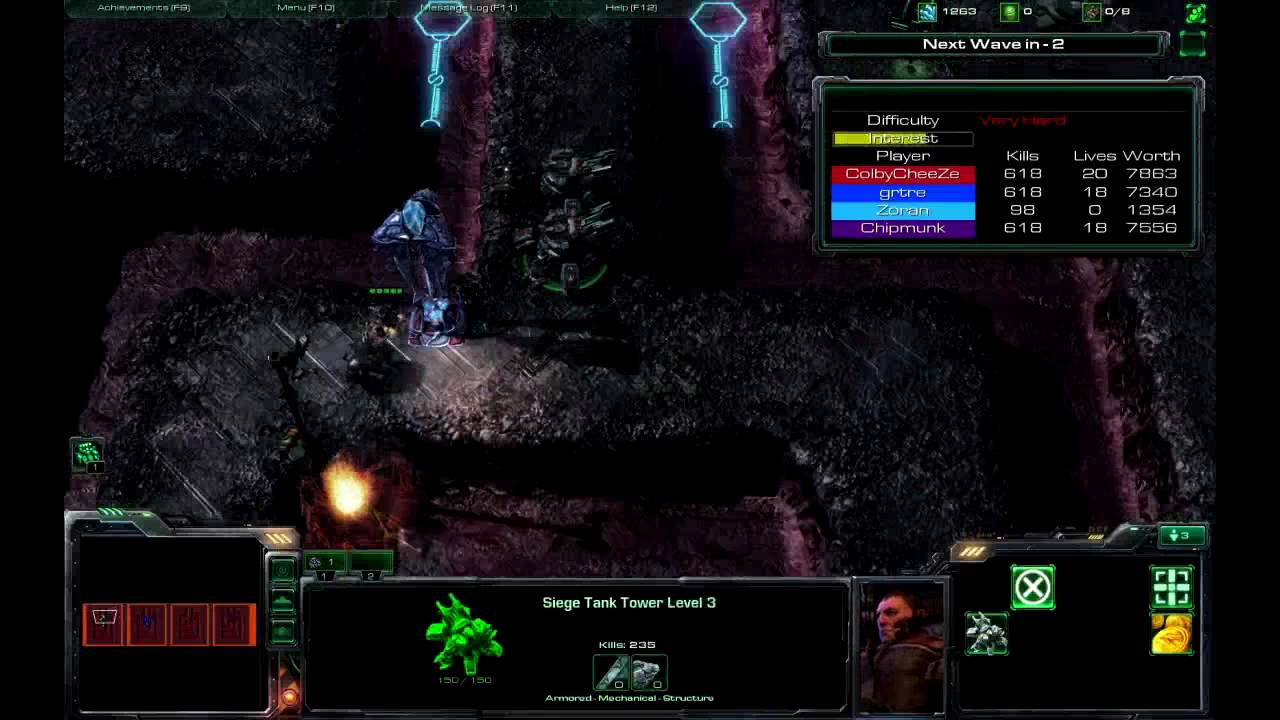Screen dimensions: 1280x720
Task: Activate the Stop command (X icon)
Action: click(x=1032, y=587)
